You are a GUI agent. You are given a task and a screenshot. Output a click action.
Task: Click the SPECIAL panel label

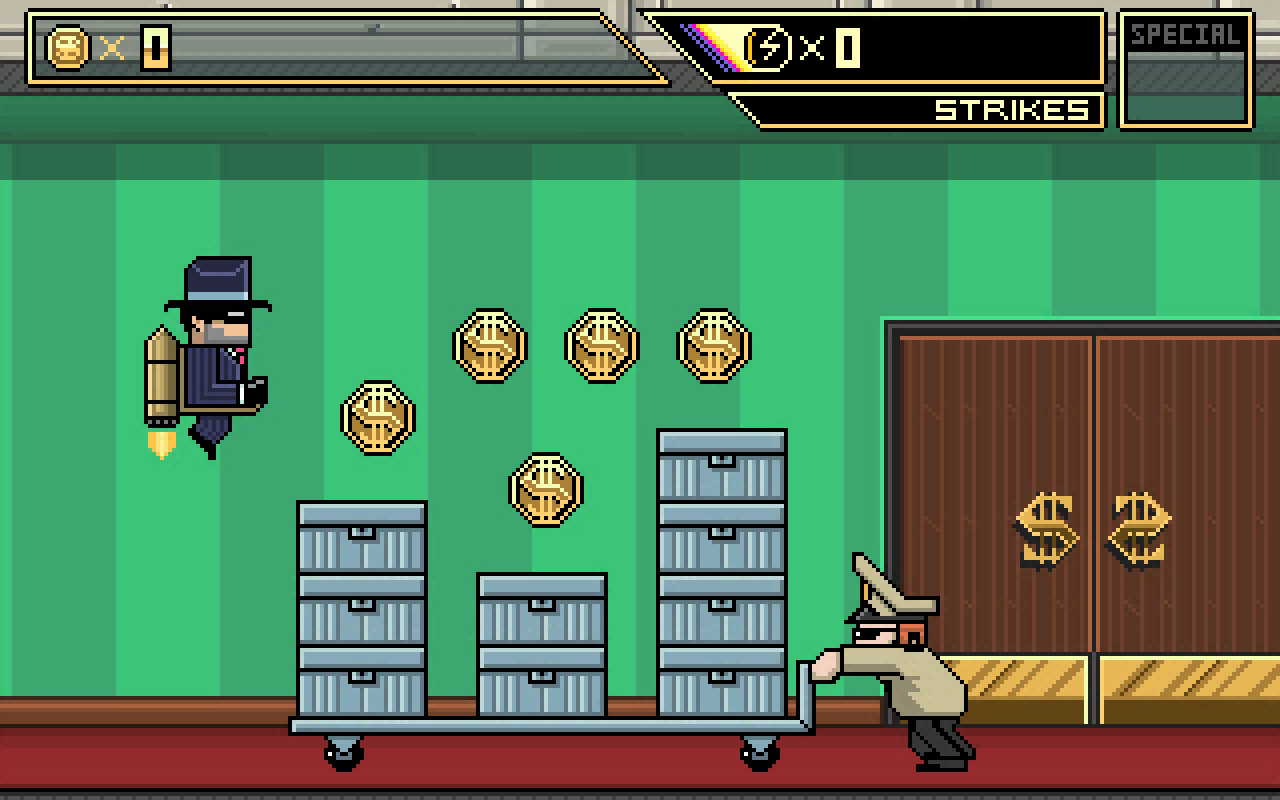point(1185,35)
